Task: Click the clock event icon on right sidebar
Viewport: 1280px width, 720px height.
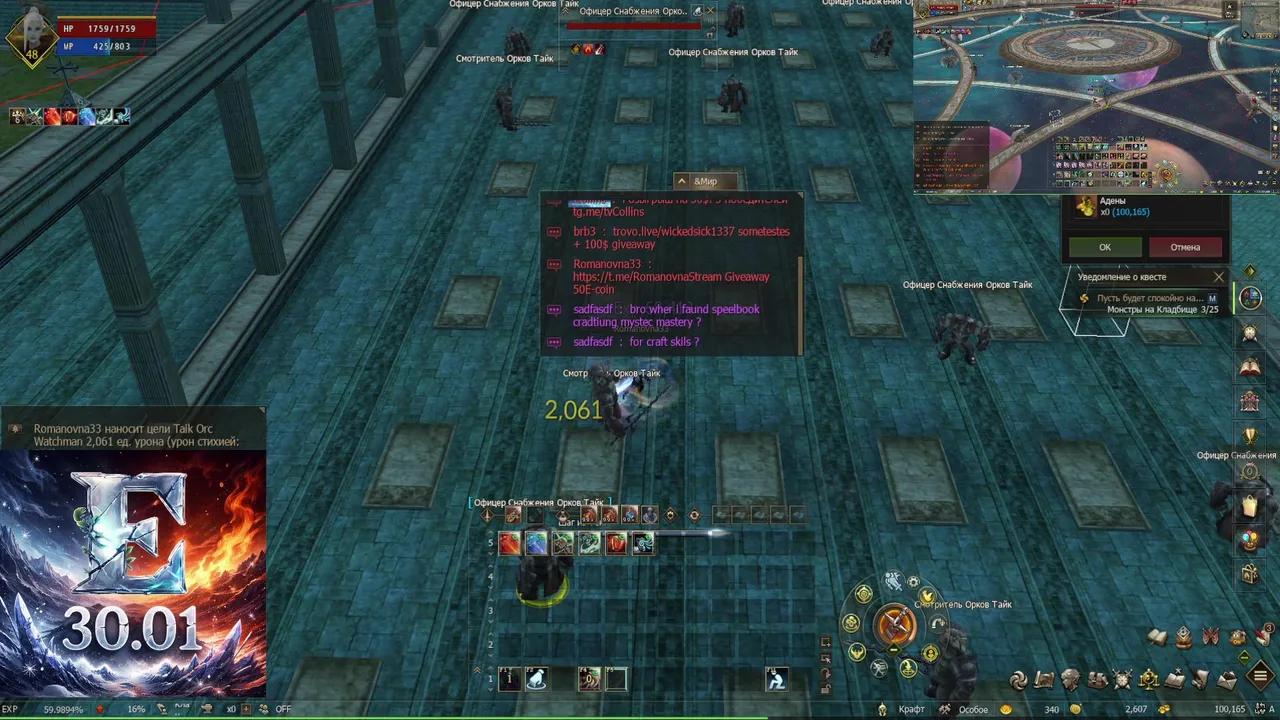Action: (1251, 333)
